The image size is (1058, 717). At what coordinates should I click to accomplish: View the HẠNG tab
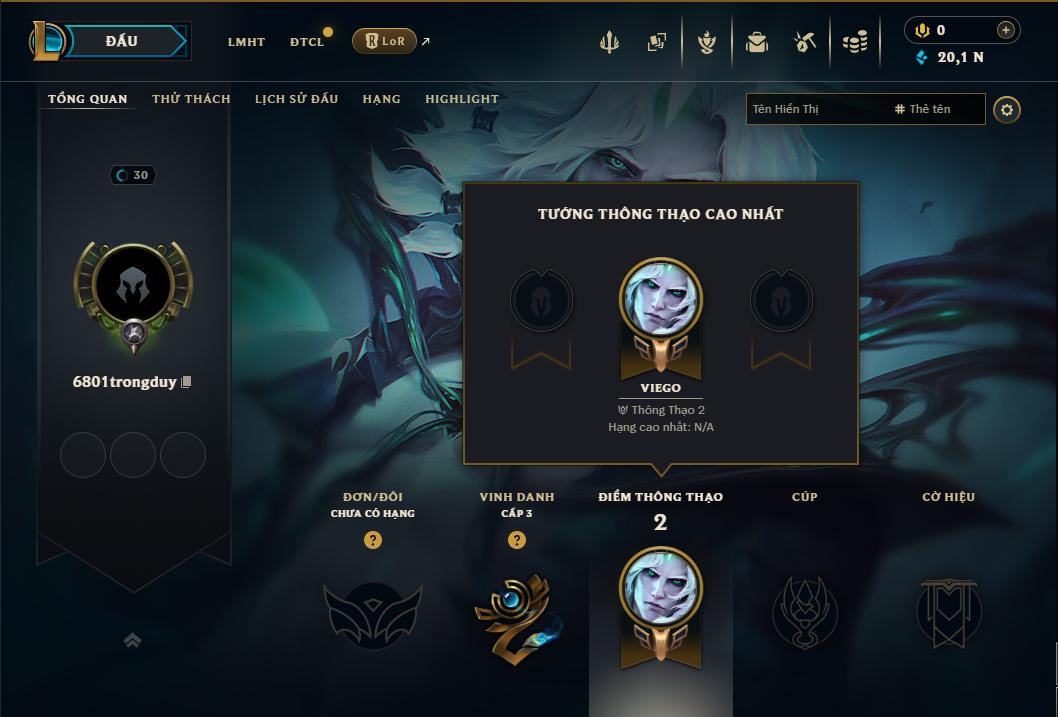pyautogui.click(x=381, y=99)
